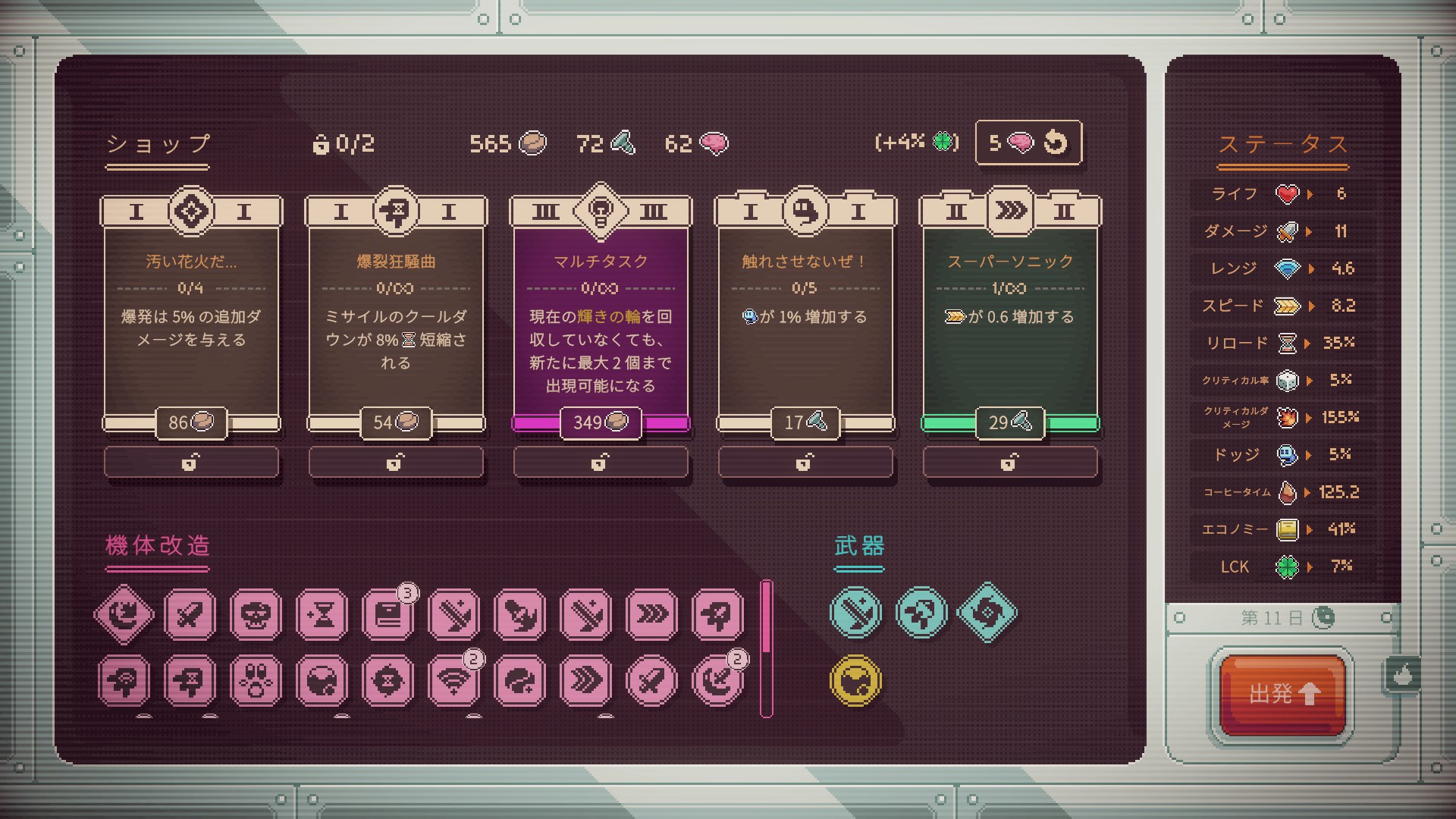Lock the 汚い花火だ… card via padlock button
The image size is (1456, 819).
coord(191,462)
